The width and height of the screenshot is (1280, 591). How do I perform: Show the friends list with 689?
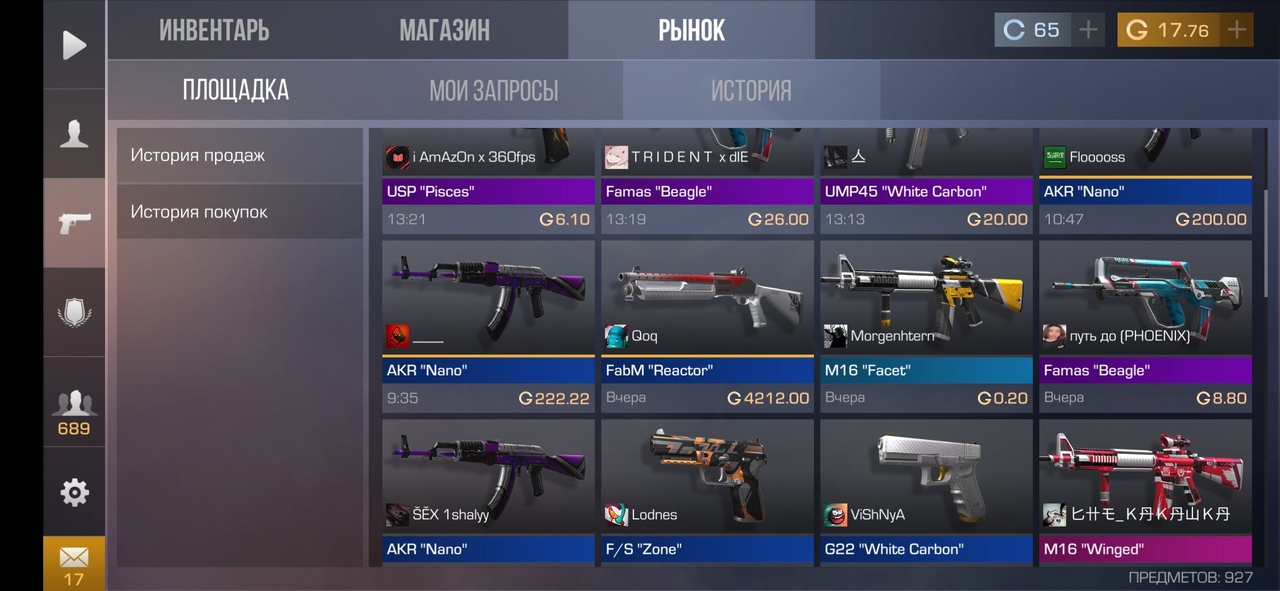74,410
